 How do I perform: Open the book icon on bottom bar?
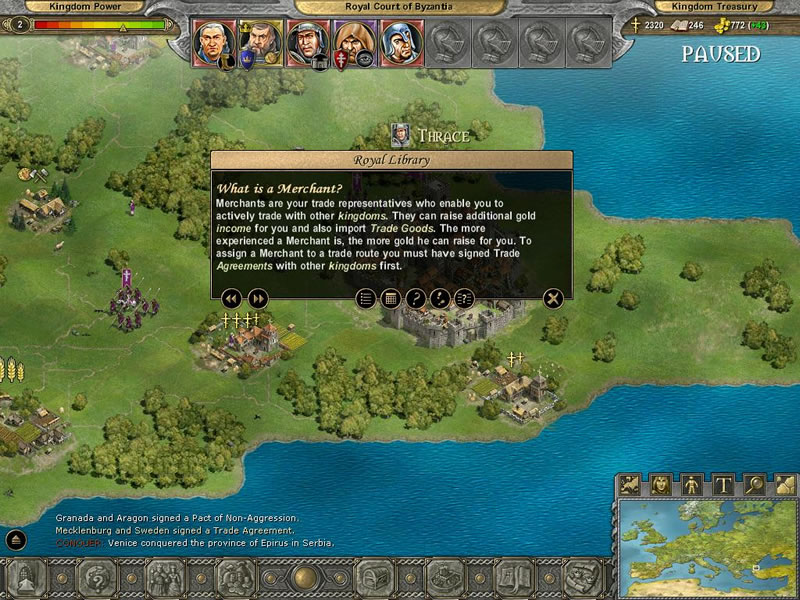click(x=514, y=579)
